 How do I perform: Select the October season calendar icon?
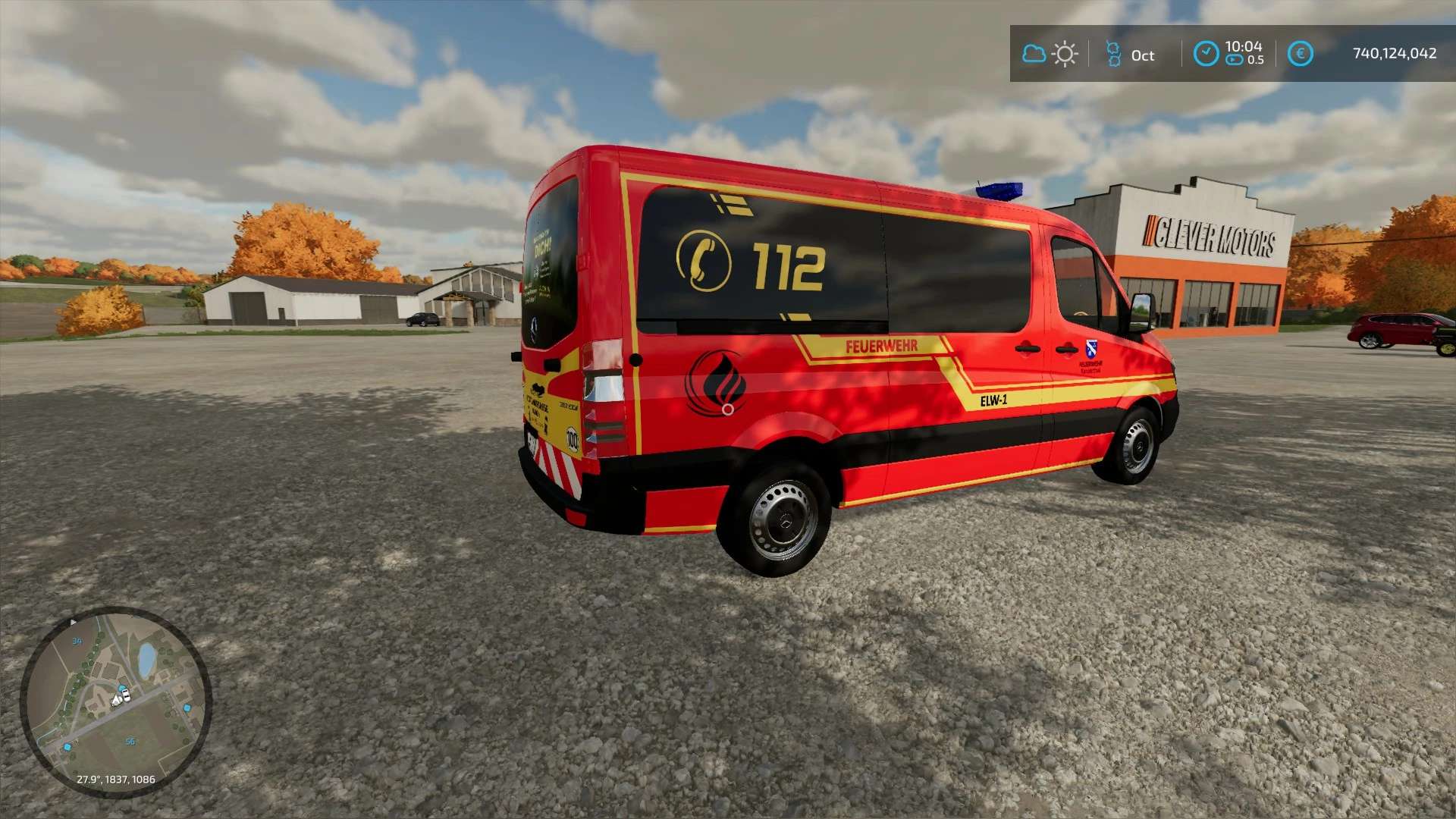[1113, 55]
